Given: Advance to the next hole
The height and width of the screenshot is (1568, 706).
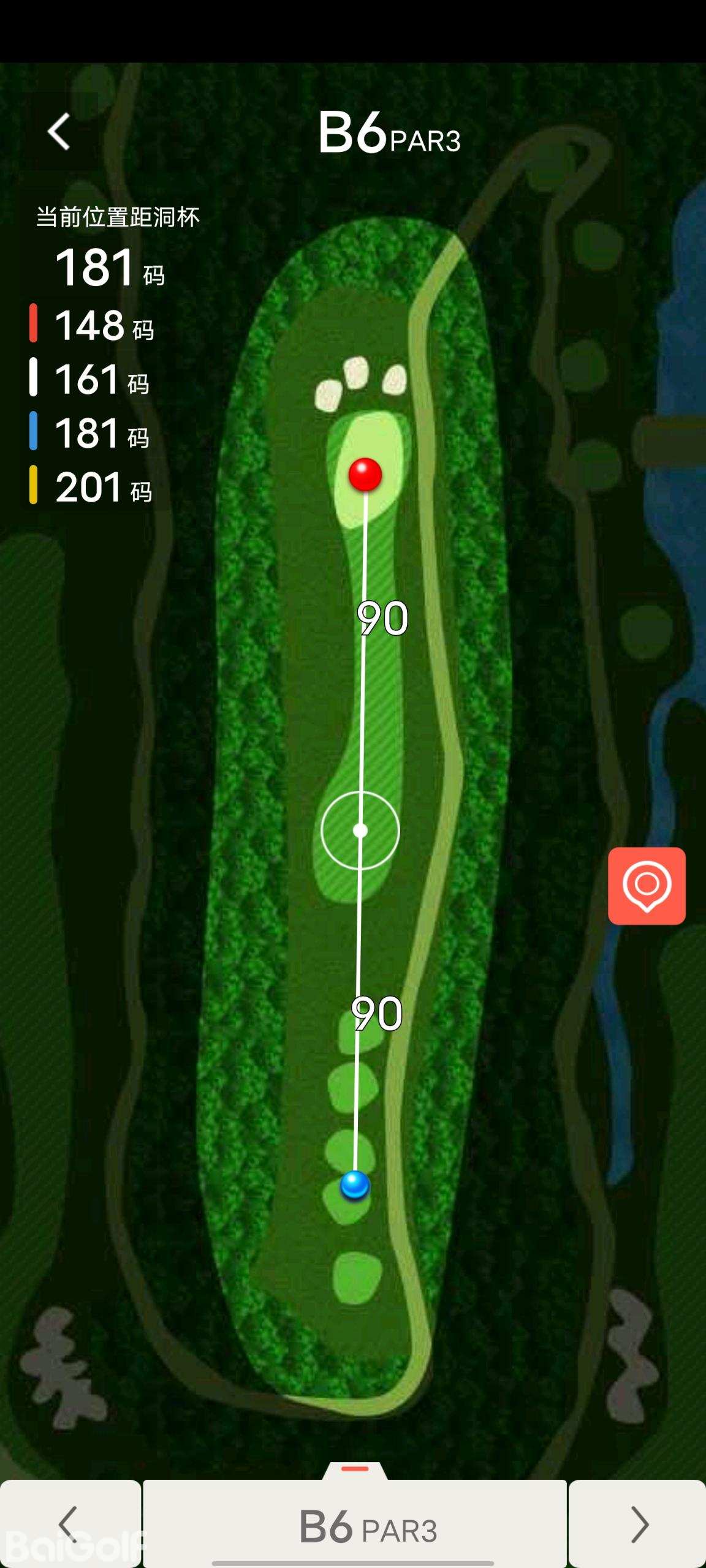Looking at the screenshot, I should point(638,1525).
